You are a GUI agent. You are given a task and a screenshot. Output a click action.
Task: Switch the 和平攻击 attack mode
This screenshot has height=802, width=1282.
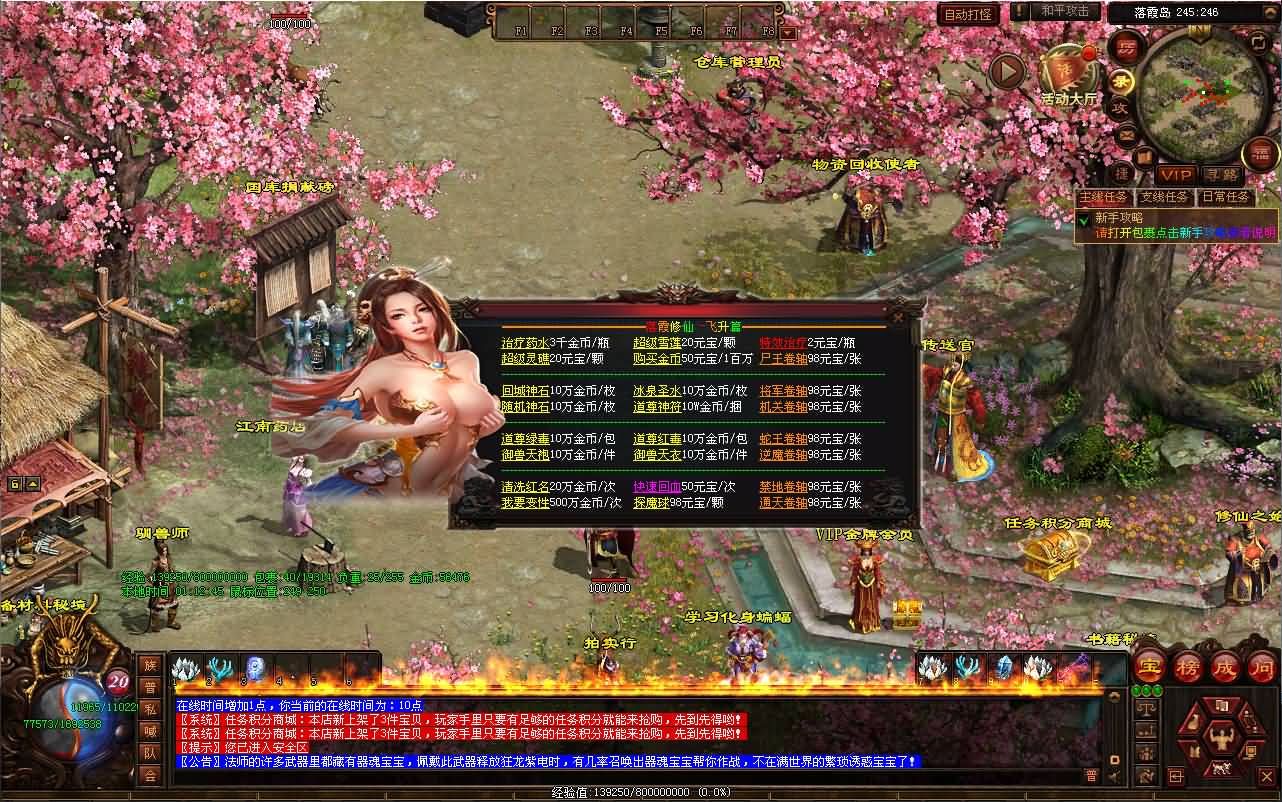point(1065,11)
